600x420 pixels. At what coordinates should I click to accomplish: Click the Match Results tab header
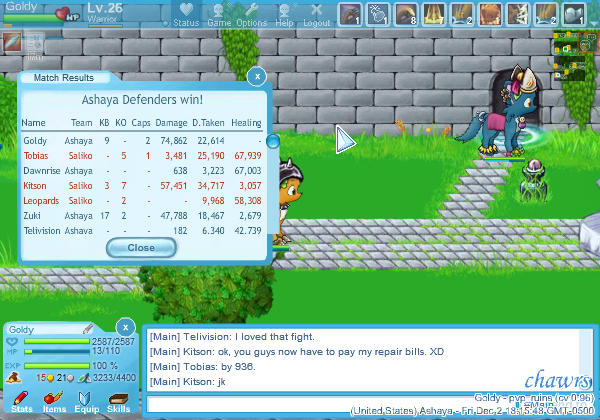point(64,77)
